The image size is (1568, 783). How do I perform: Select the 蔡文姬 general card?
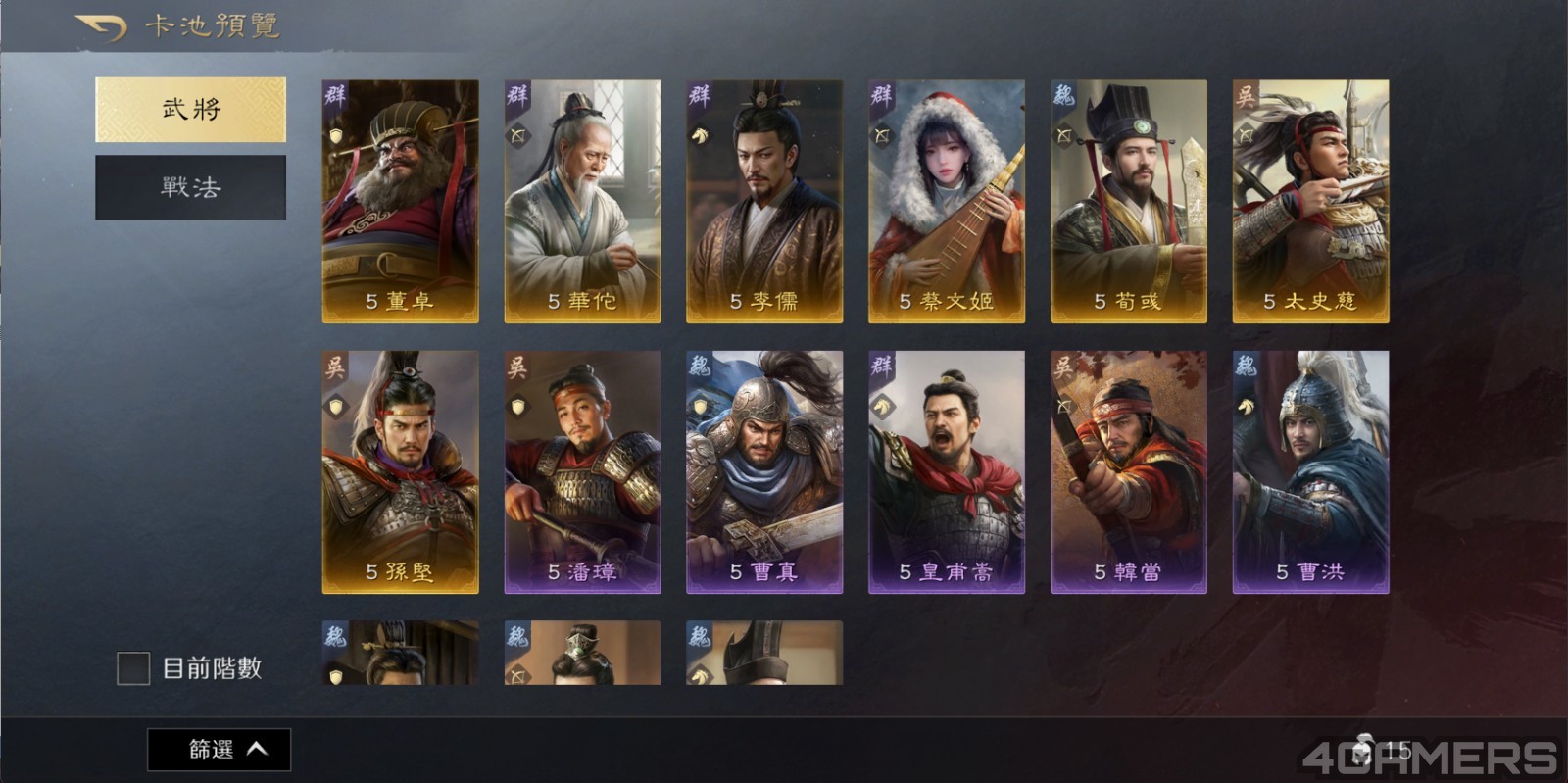tap(947, 201)
